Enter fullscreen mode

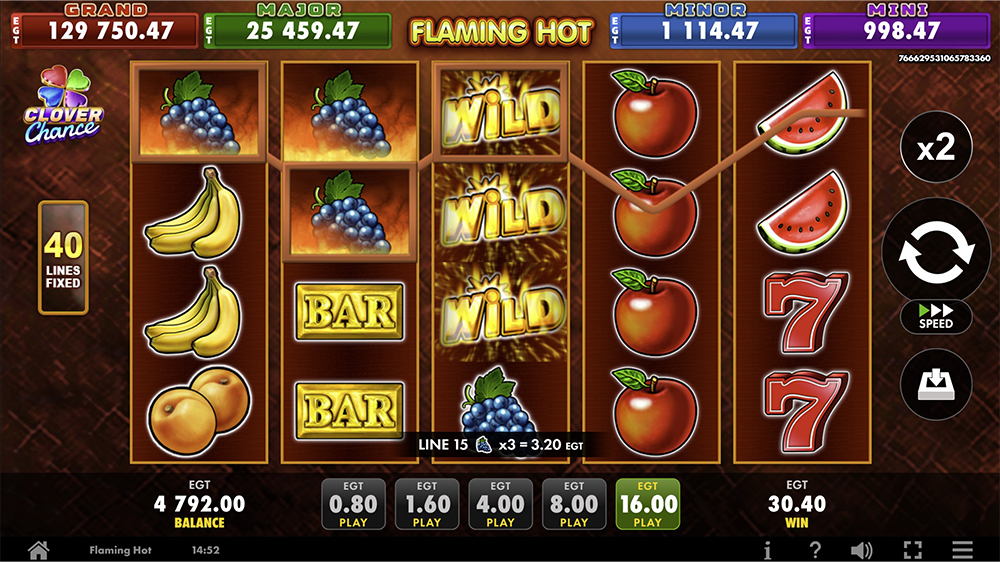912,550
